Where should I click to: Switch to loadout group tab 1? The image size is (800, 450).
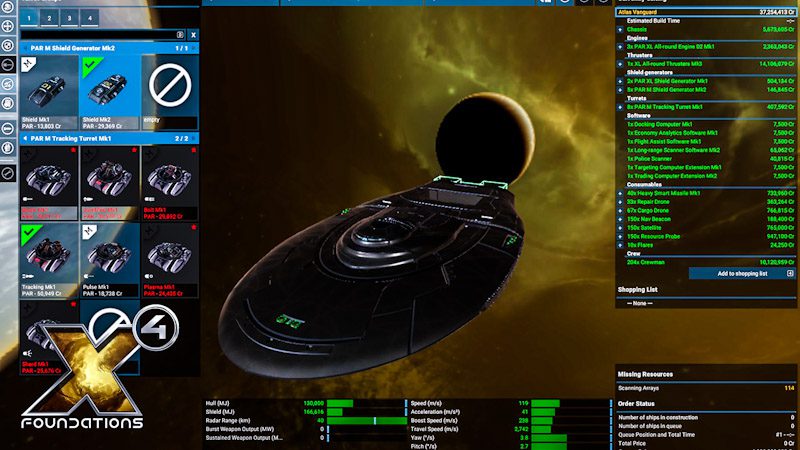tap(31, 19)
